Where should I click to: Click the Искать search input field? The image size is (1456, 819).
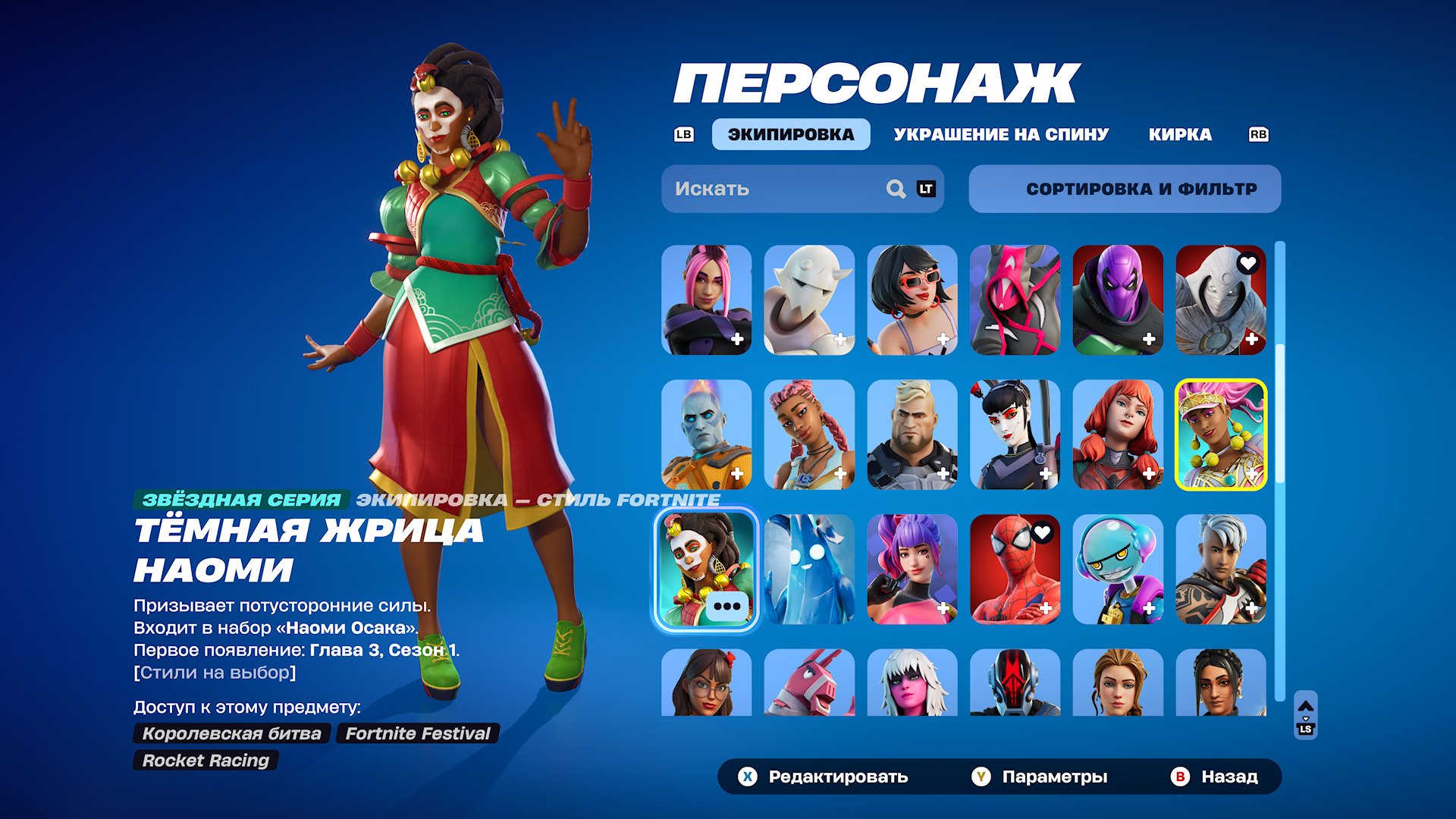(x=766, y=189)
